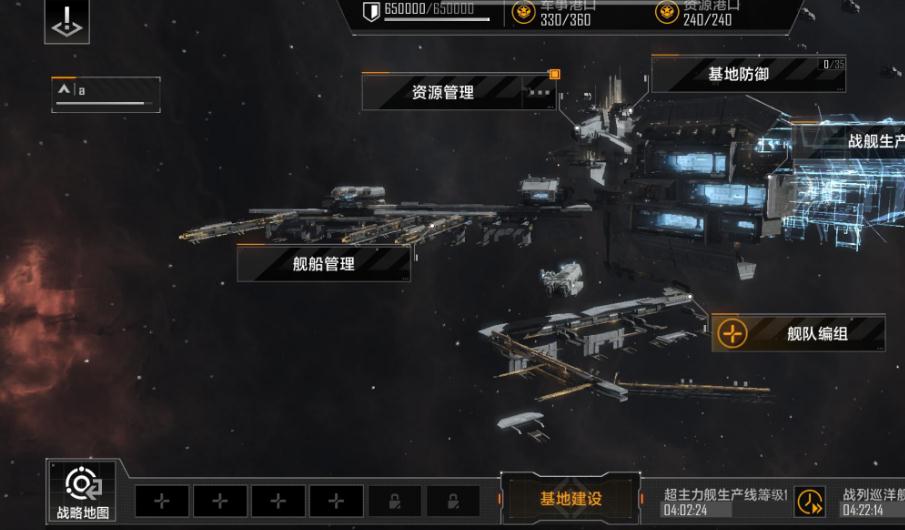Click the 基地建设 base construction button
Screen dimensions: 905x530
coord(571,498)
